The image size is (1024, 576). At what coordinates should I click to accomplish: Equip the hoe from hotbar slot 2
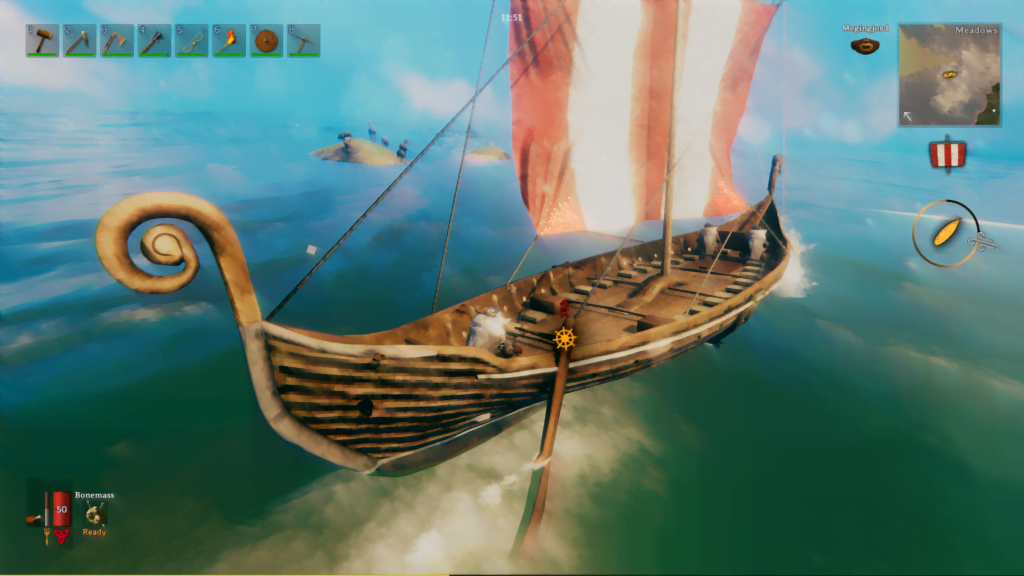[80, 40]
